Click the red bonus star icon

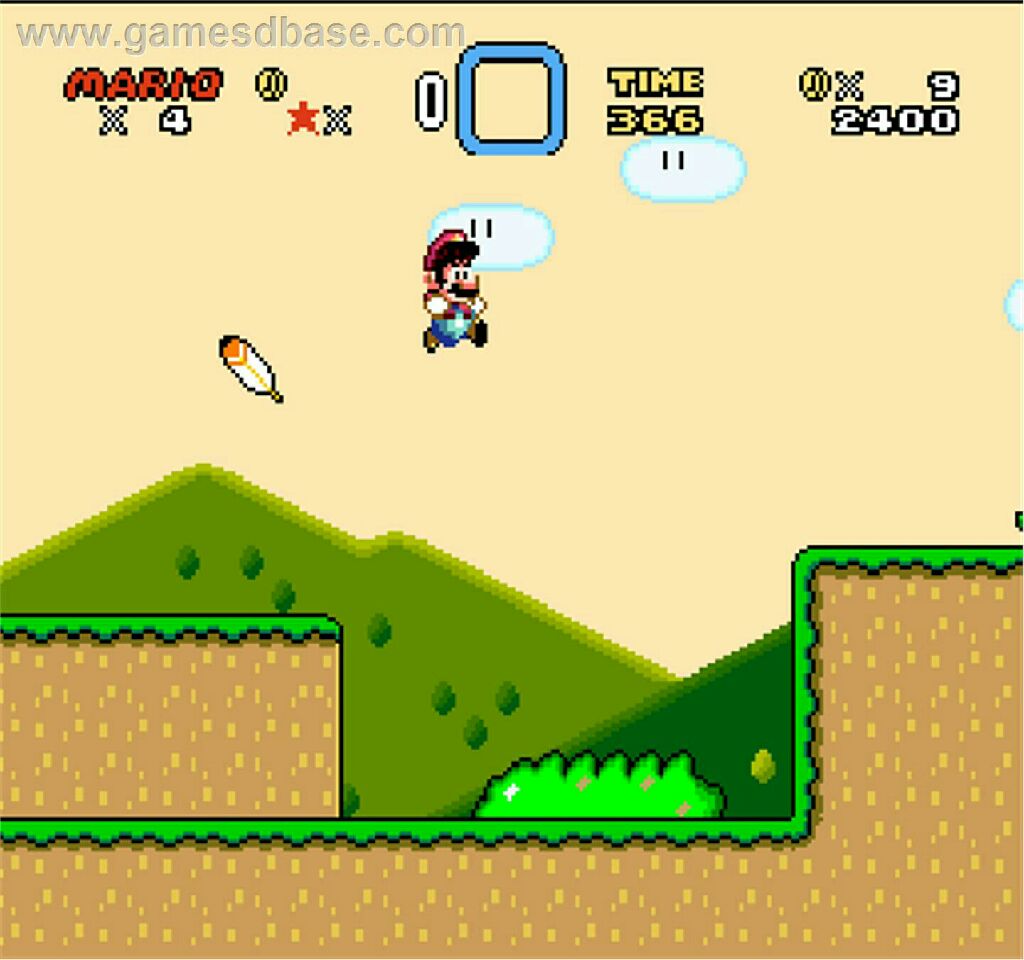pos(302,120)
